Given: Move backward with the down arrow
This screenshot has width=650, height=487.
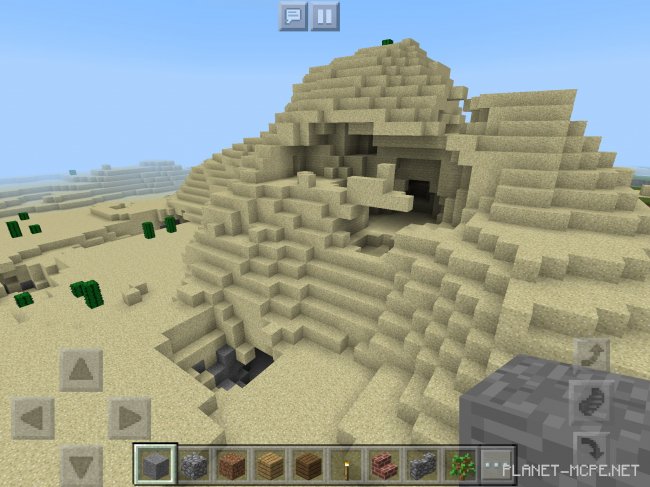Looking at the screenshot, I should click(81, 464).
